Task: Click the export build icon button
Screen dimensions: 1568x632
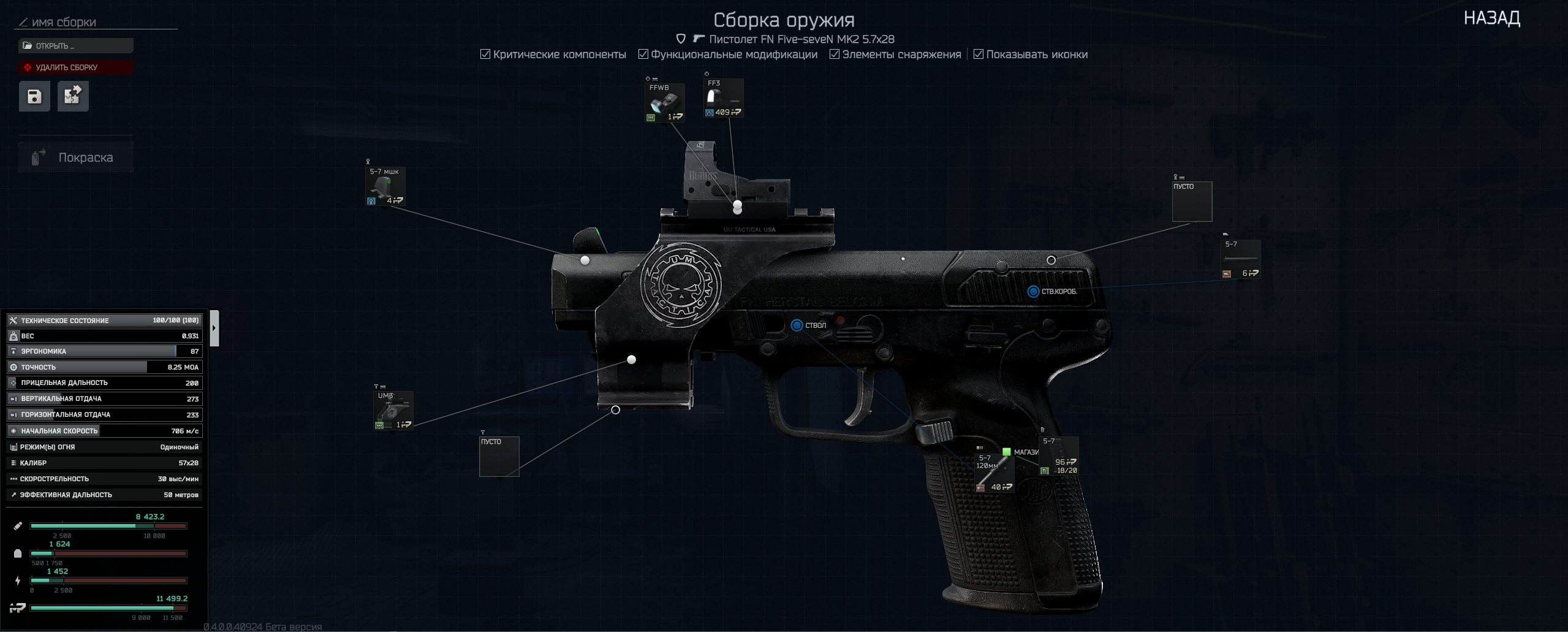Action: point(73,96)
